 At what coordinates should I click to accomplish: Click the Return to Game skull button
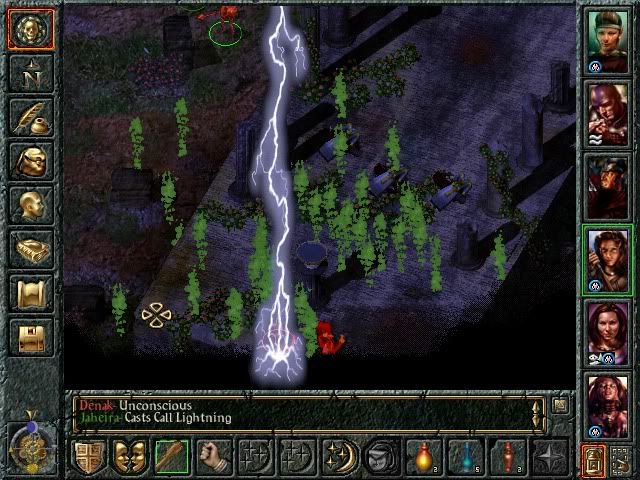[31, 28]
